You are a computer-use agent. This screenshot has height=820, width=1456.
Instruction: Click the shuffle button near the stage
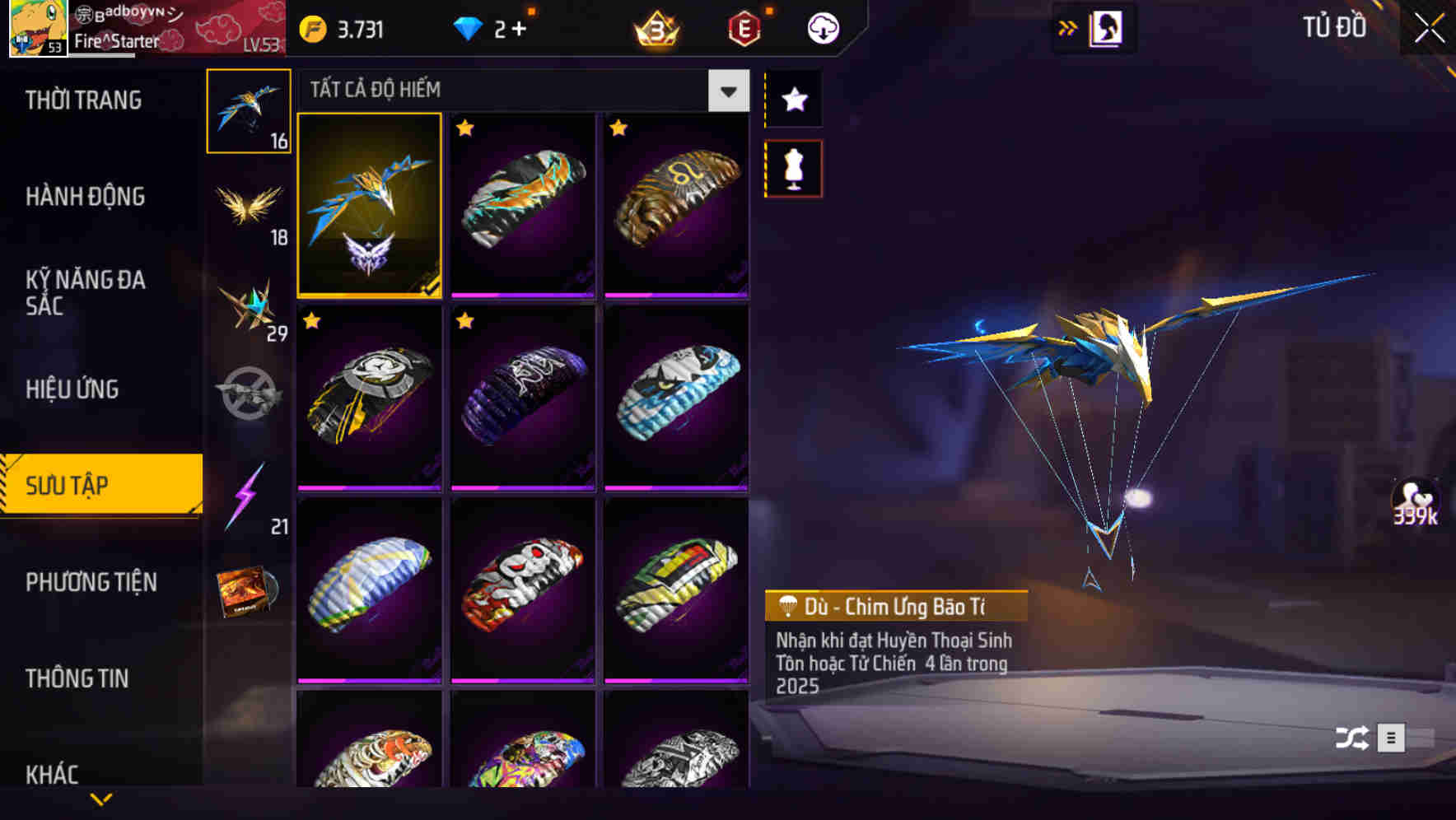pos(1353,738)
